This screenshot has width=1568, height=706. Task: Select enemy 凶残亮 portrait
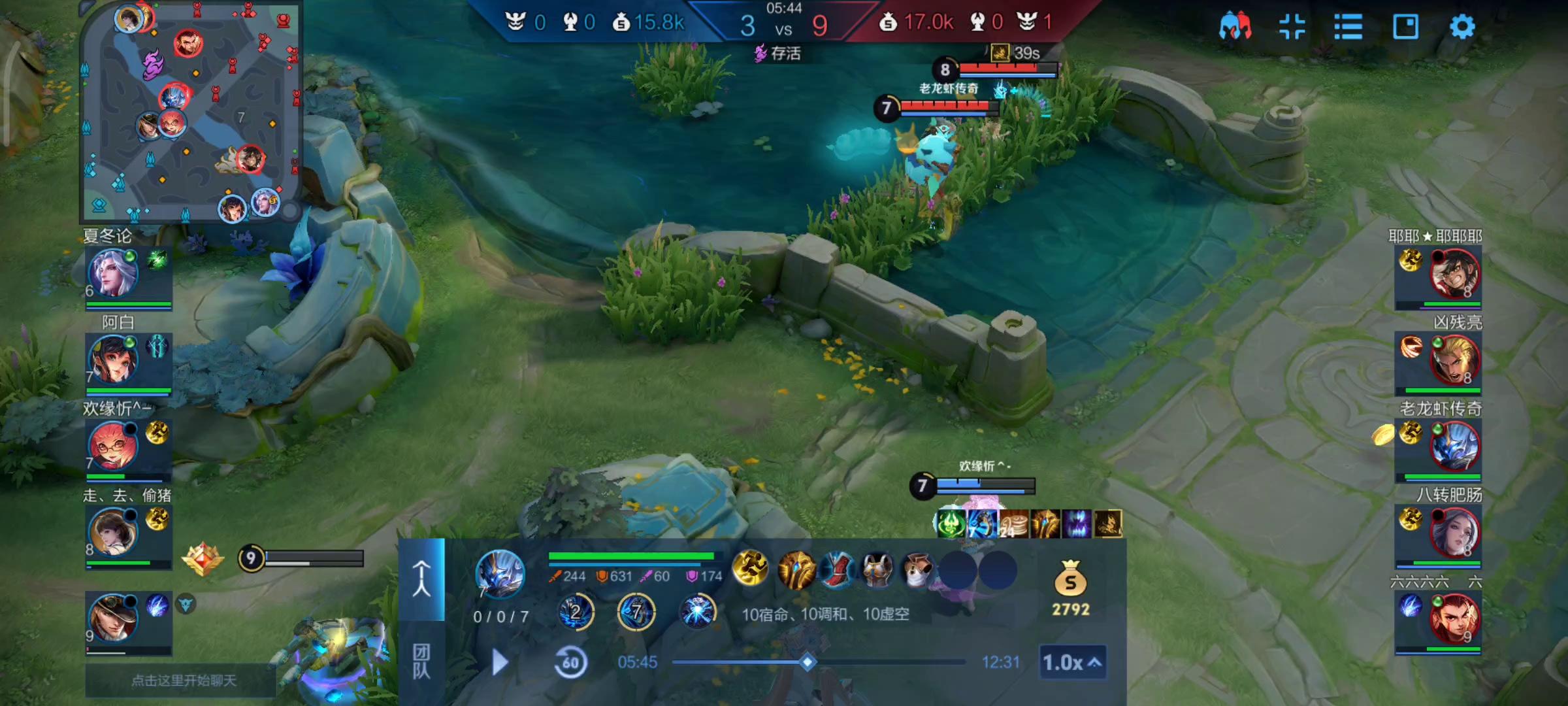click(x=1454, y=360)
